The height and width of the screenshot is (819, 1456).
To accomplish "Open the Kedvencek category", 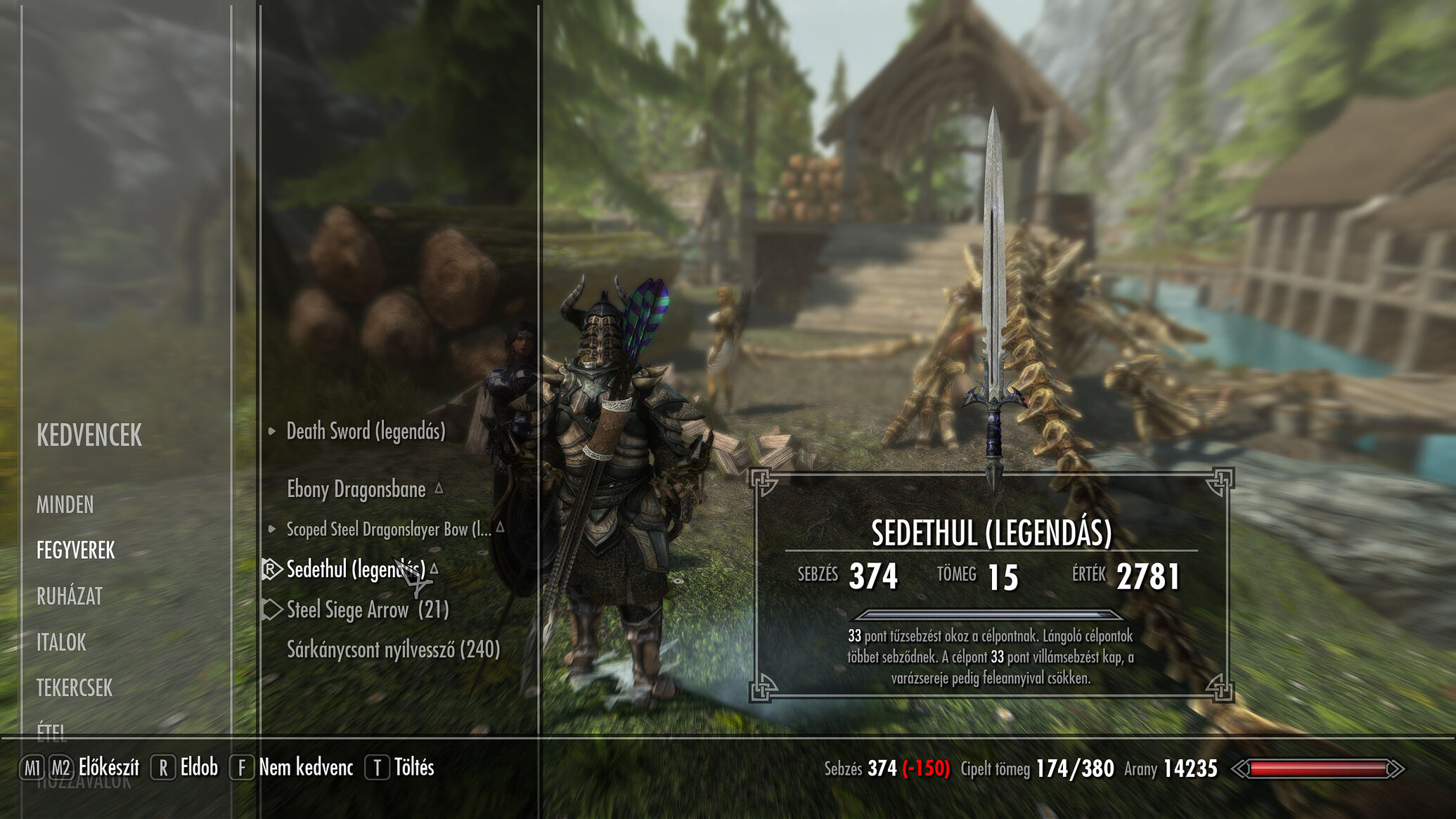I will [x=89, y=436].
